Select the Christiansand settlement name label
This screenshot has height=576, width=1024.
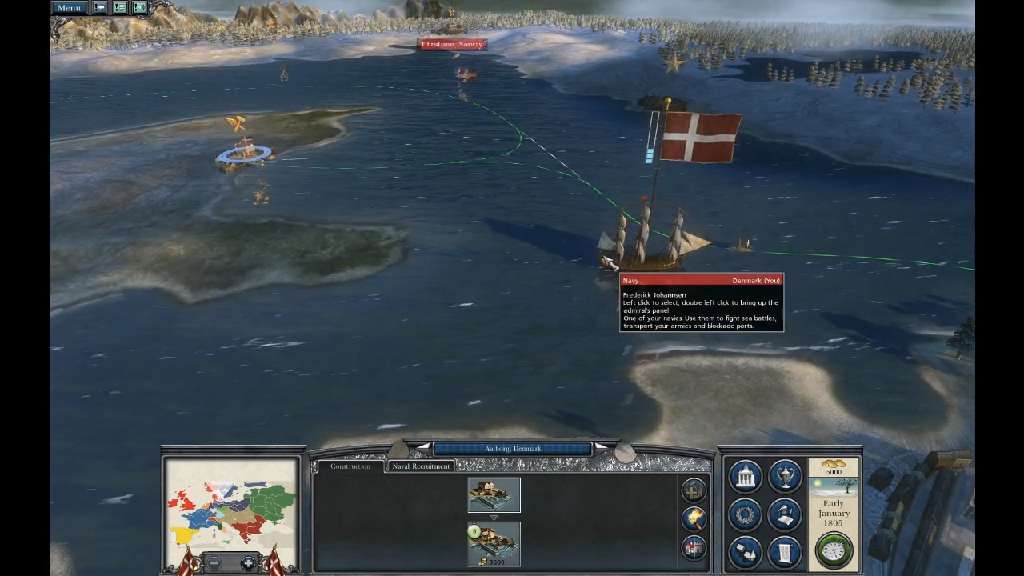tap(453, 44)
